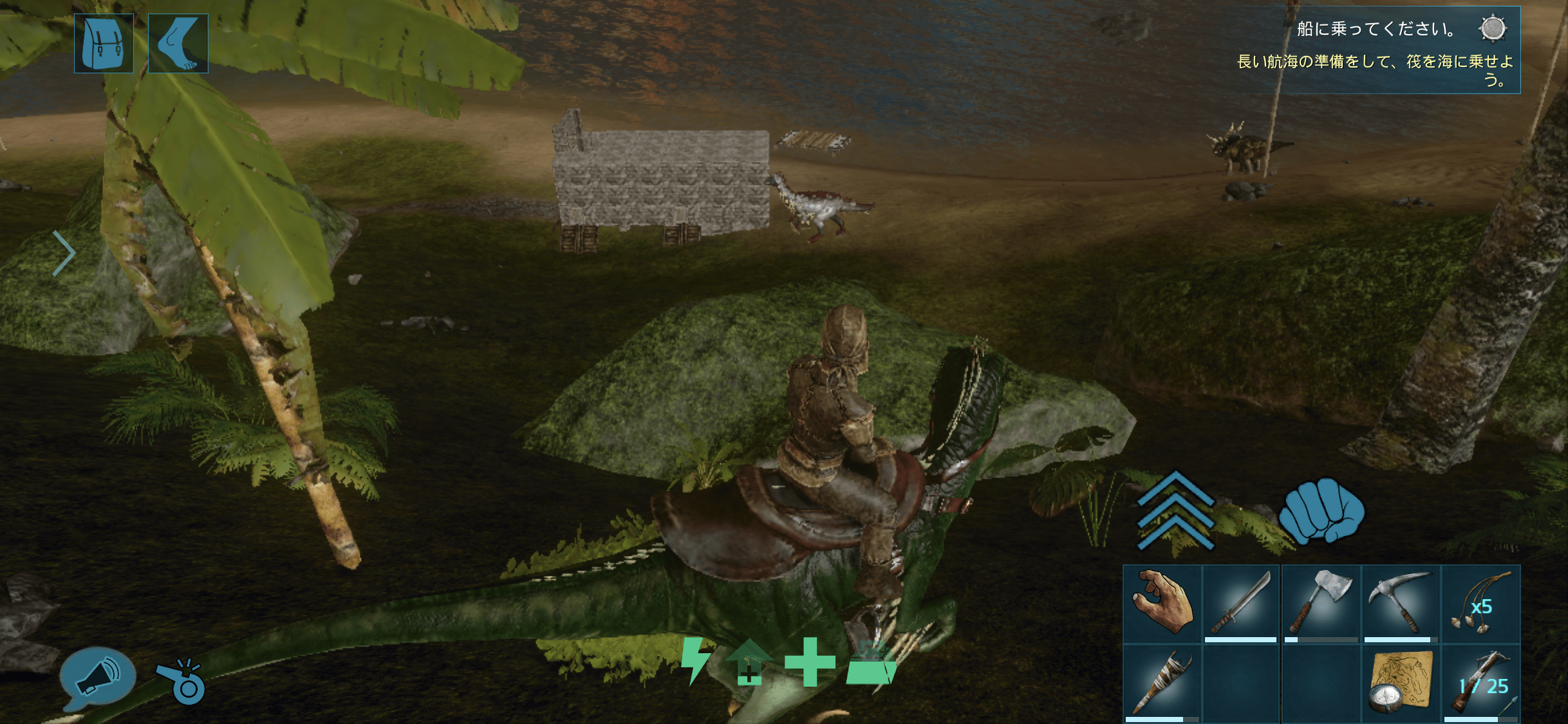1568x724 pixels.
Task: Choose the pickaxe in the hotbar
Action: coord(1401,604)
